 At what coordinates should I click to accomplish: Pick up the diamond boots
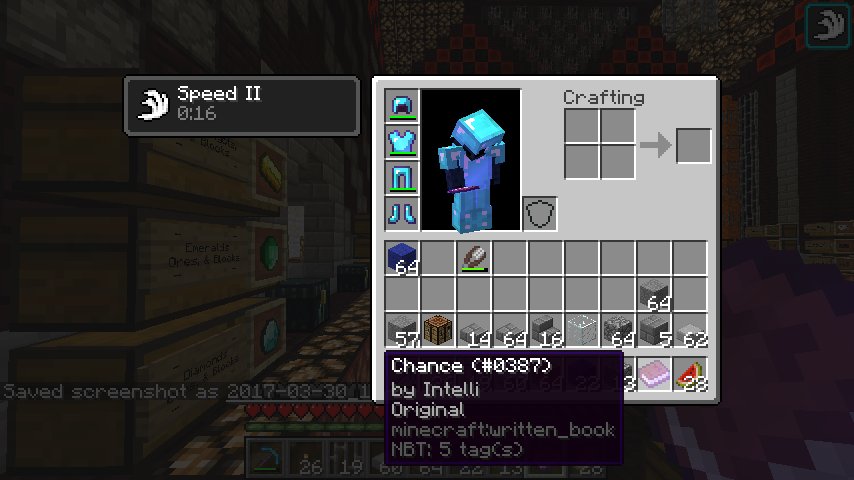click(x=402, y=214)
